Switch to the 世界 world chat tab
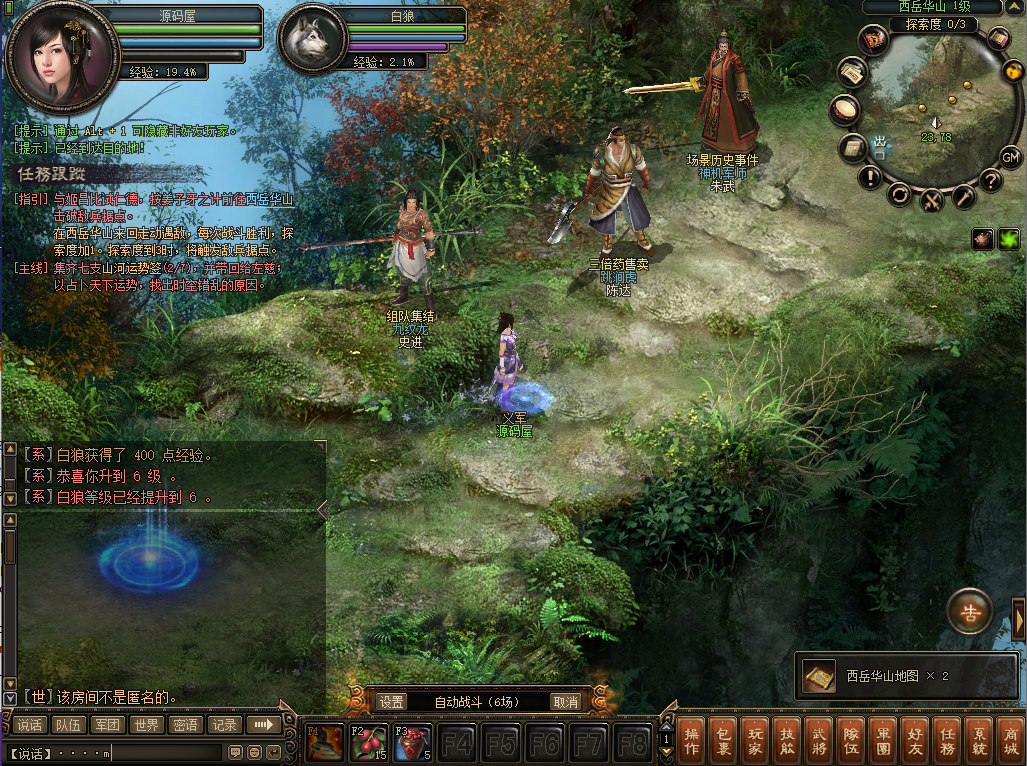This screenshot has width=1027, height=766. tap(146, 725)
